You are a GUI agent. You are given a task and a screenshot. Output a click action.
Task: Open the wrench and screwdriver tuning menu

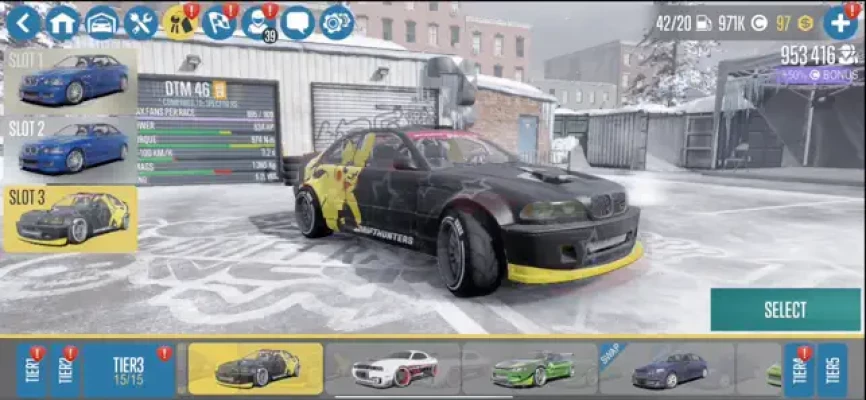coord(141,22)
